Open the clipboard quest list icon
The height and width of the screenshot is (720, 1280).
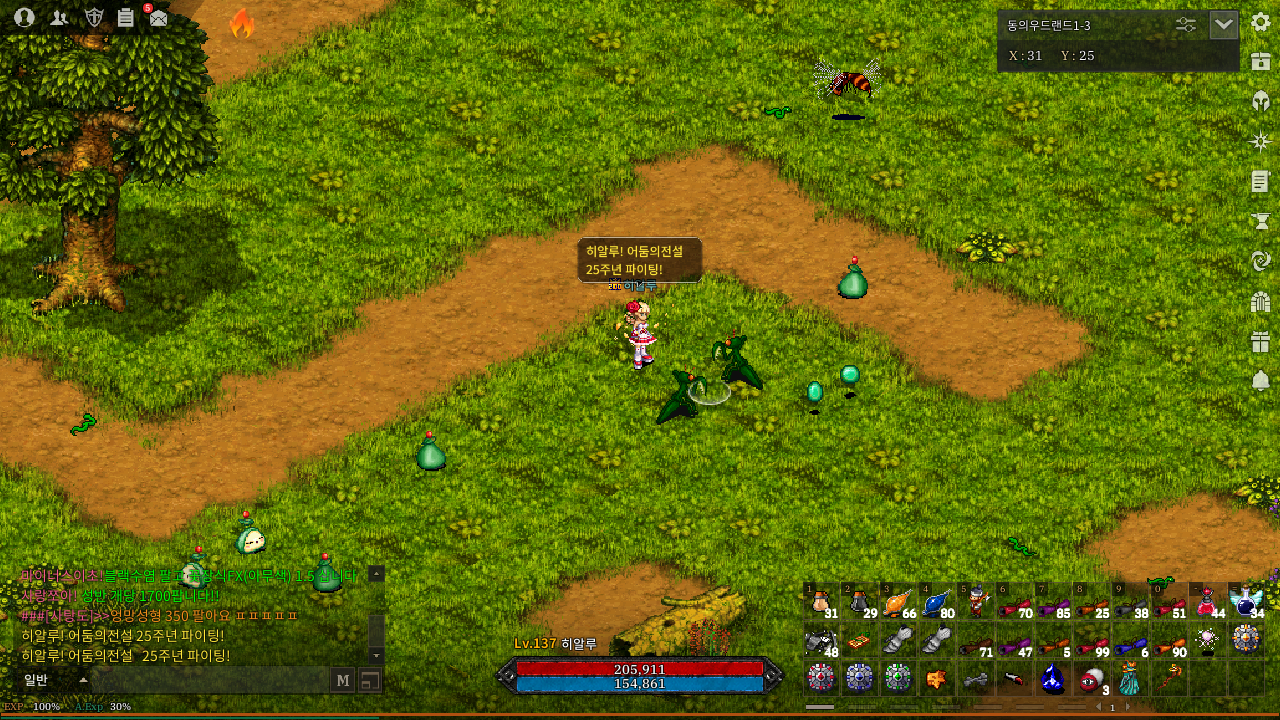point(125,17)
